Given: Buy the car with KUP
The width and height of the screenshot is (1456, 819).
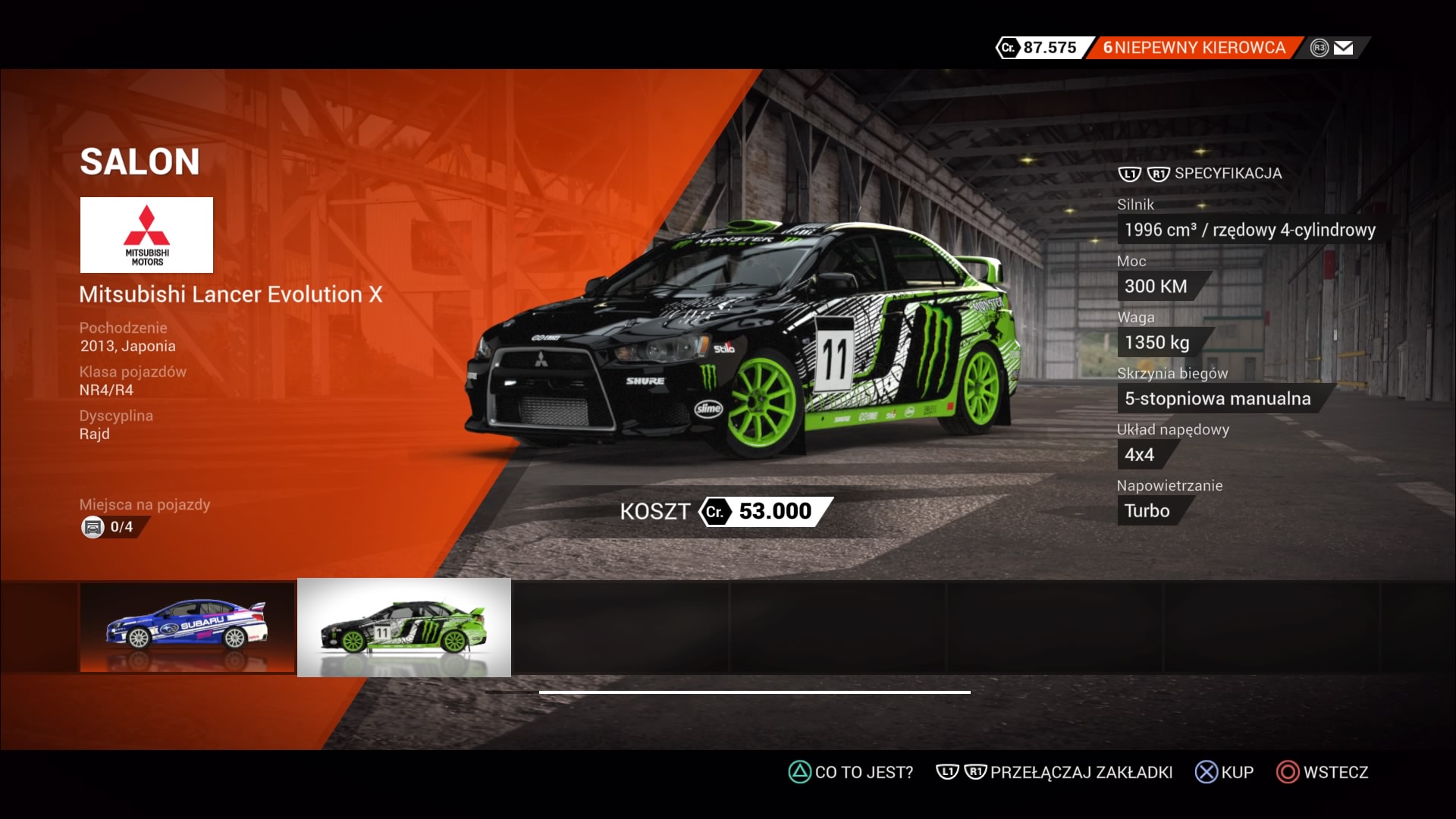Looking at the screenshot, I should [1224, 772].
